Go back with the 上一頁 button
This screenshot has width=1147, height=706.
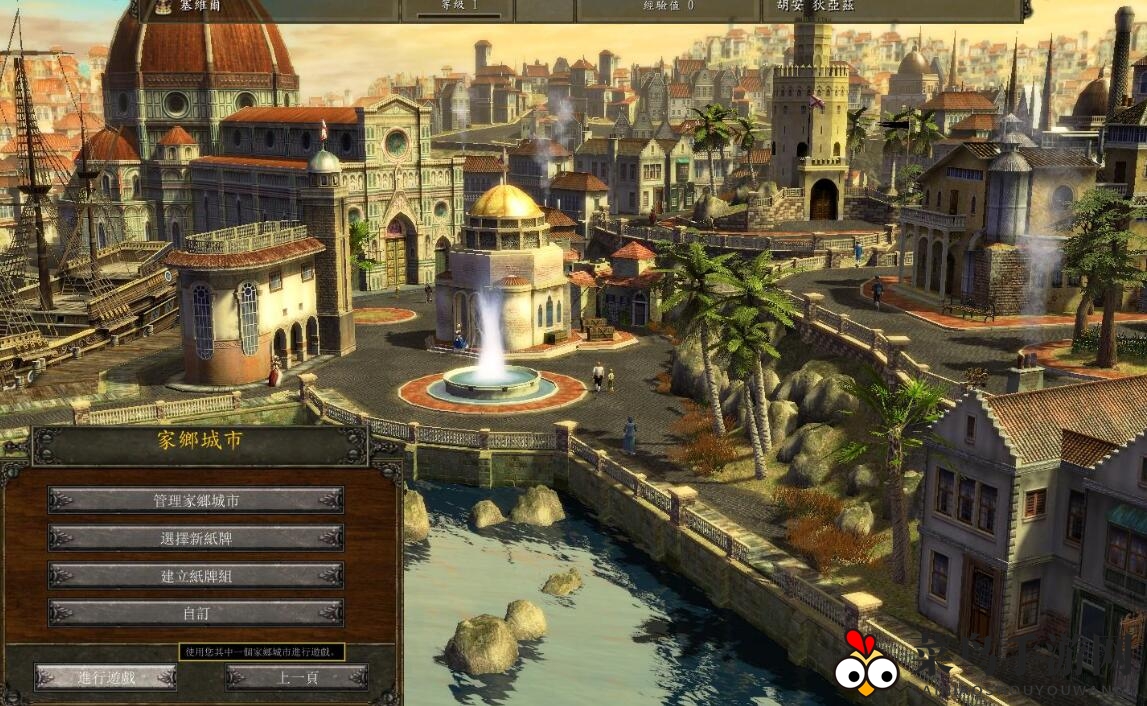tap(297, 677)
